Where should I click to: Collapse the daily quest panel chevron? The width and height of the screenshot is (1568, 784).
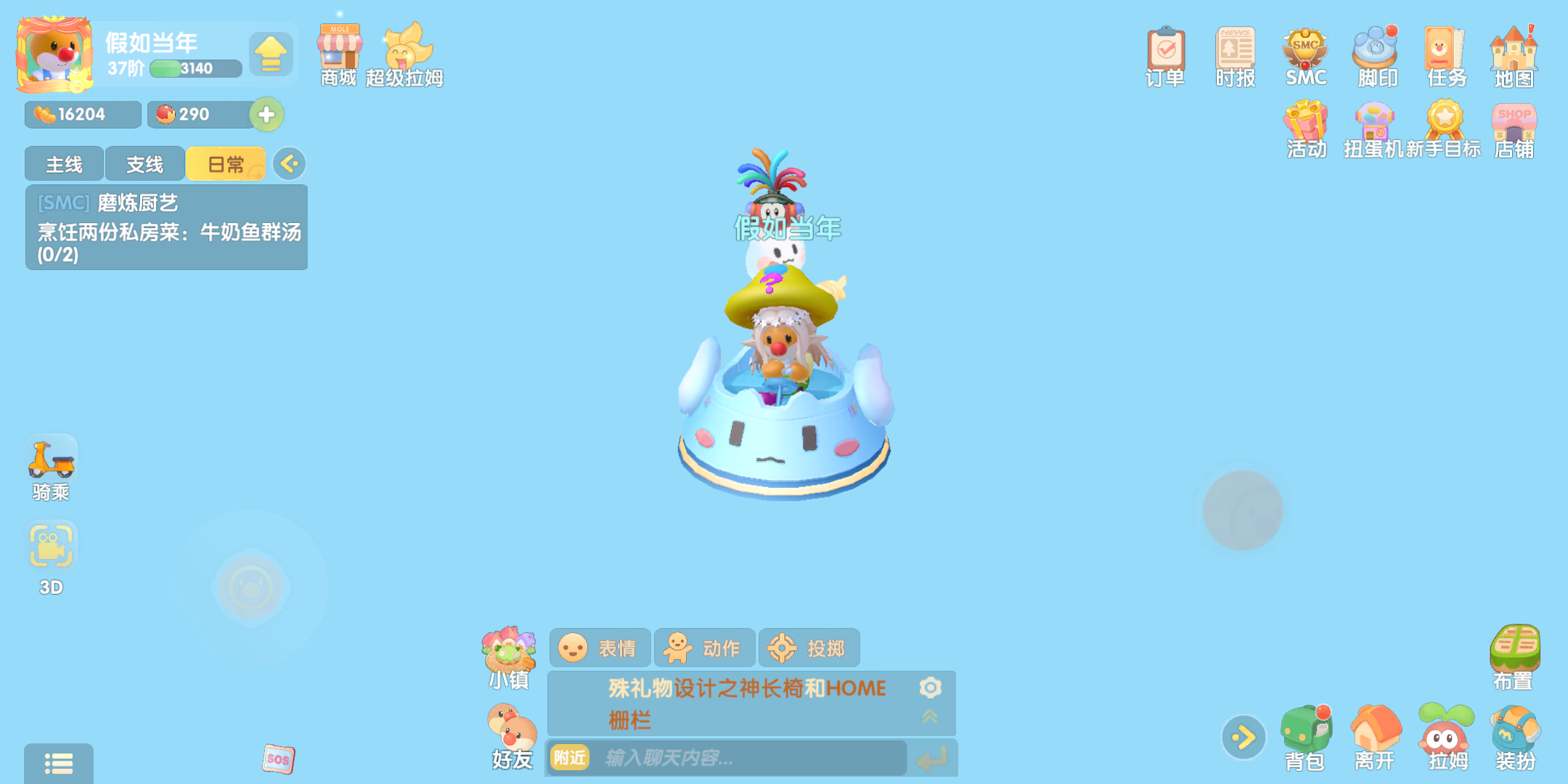pos(289,164)
